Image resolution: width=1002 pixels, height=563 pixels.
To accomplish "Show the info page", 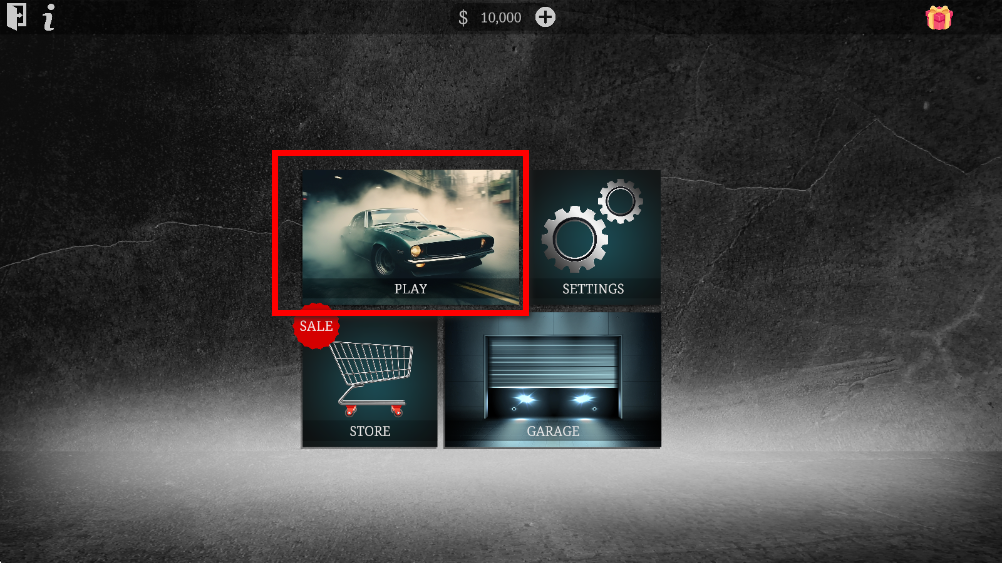I will [x=49, y=18].
